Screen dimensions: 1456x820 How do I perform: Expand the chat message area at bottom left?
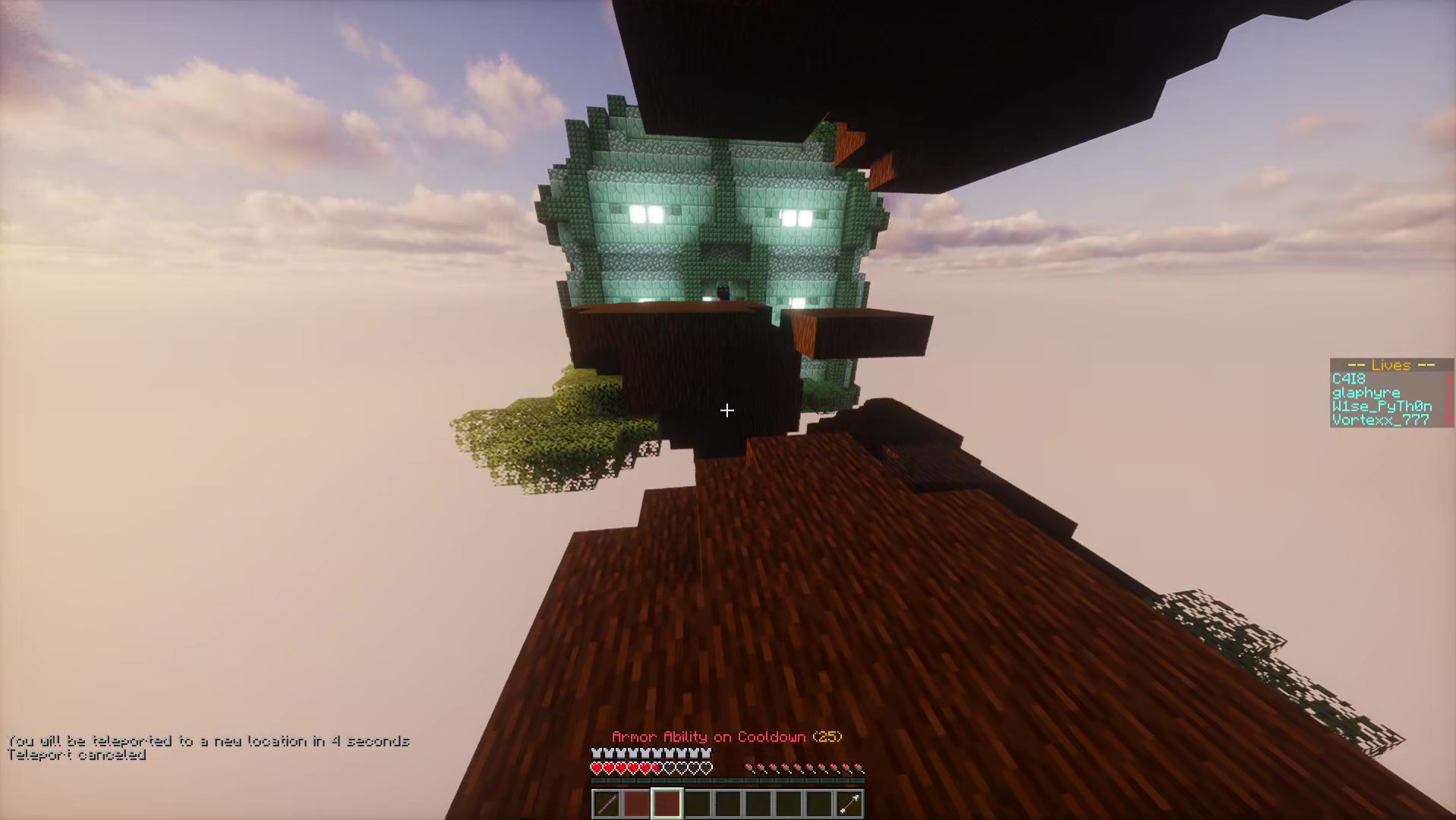[x=205, y=748]
